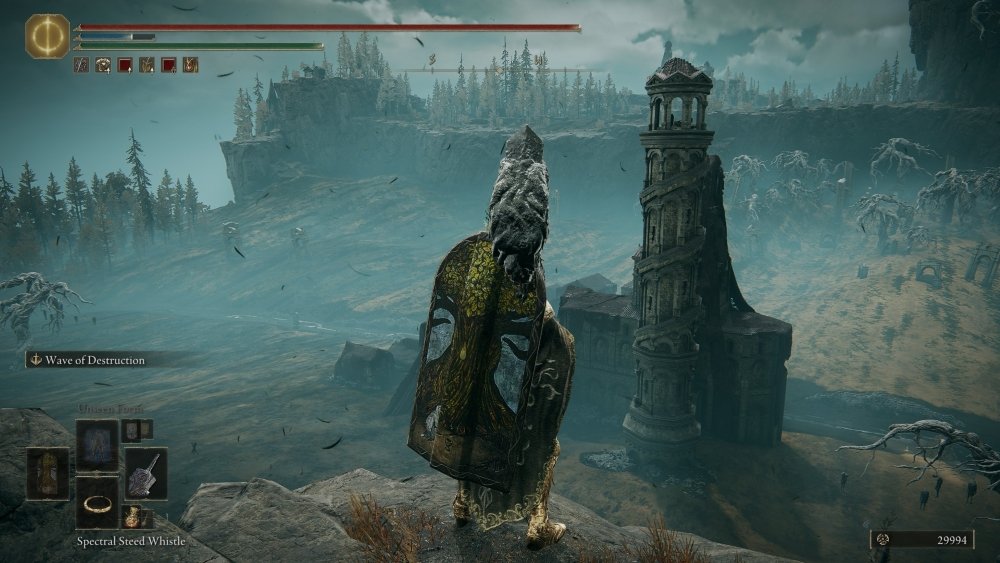Screen dimensions: 1000x563
Task: Select the left-hand shield slot
Action: [47, 473]
